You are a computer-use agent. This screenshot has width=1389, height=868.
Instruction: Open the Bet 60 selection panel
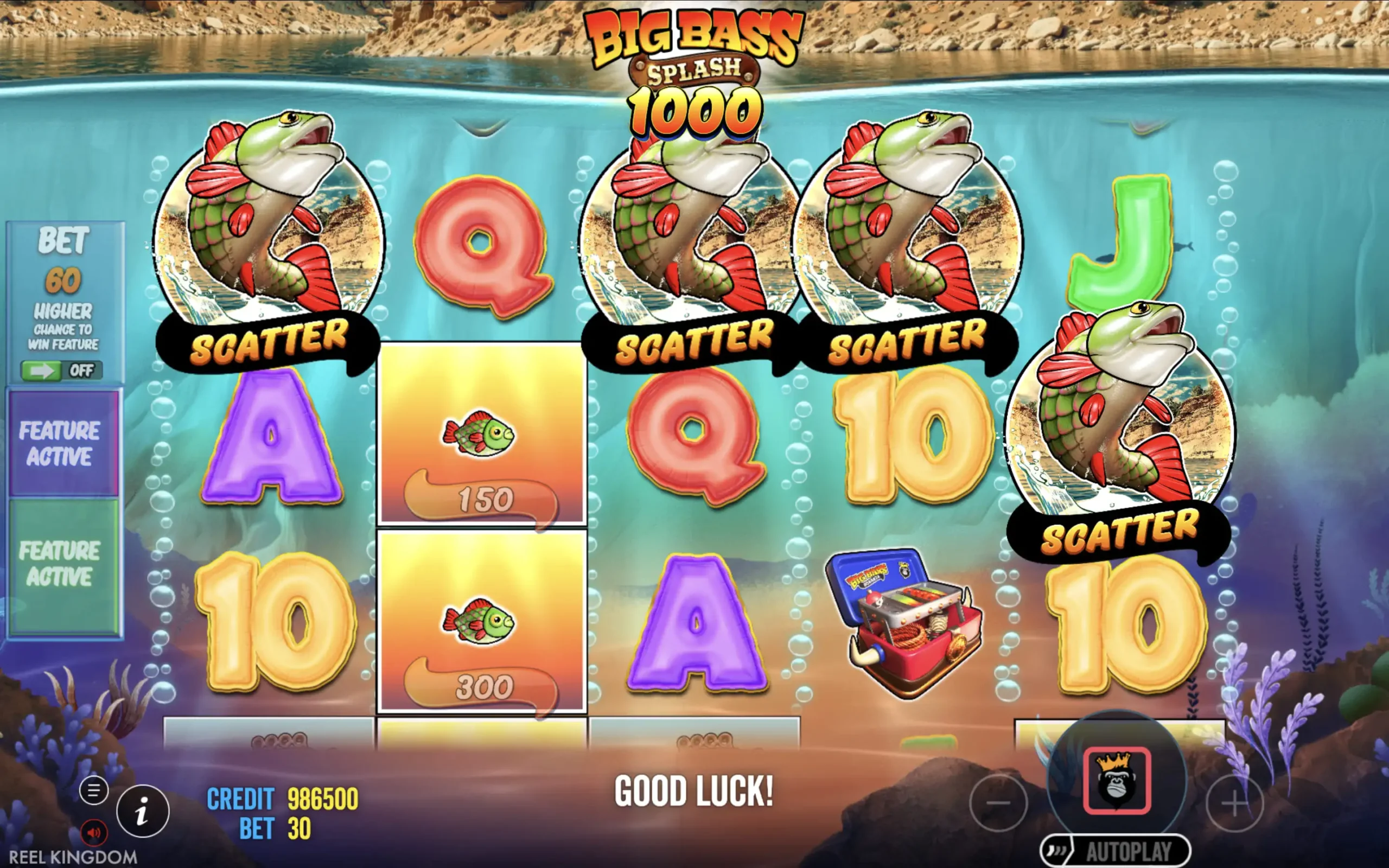click(64, 264)
